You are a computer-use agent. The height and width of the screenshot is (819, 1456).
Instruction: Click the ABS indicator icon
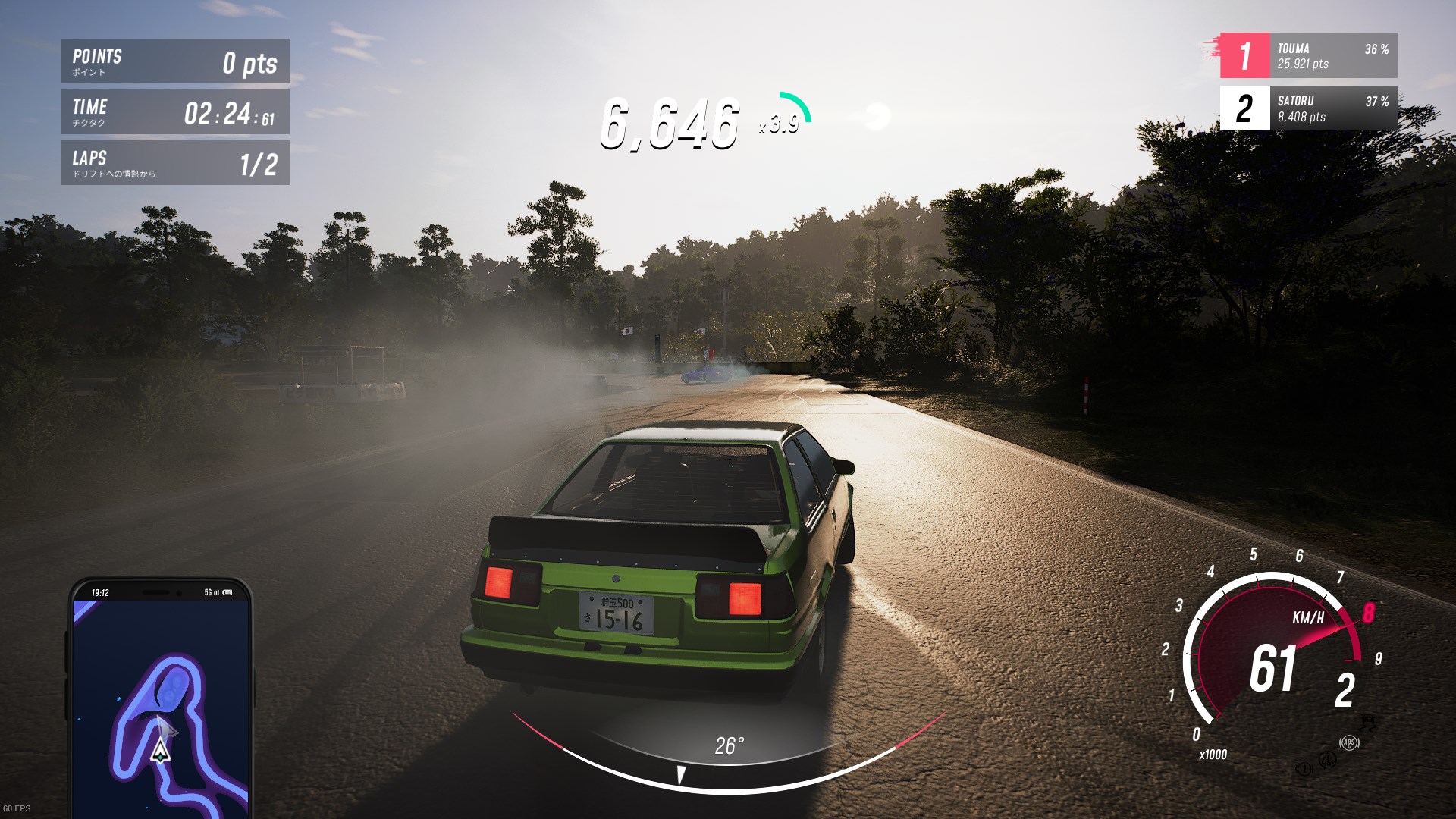1349,742
